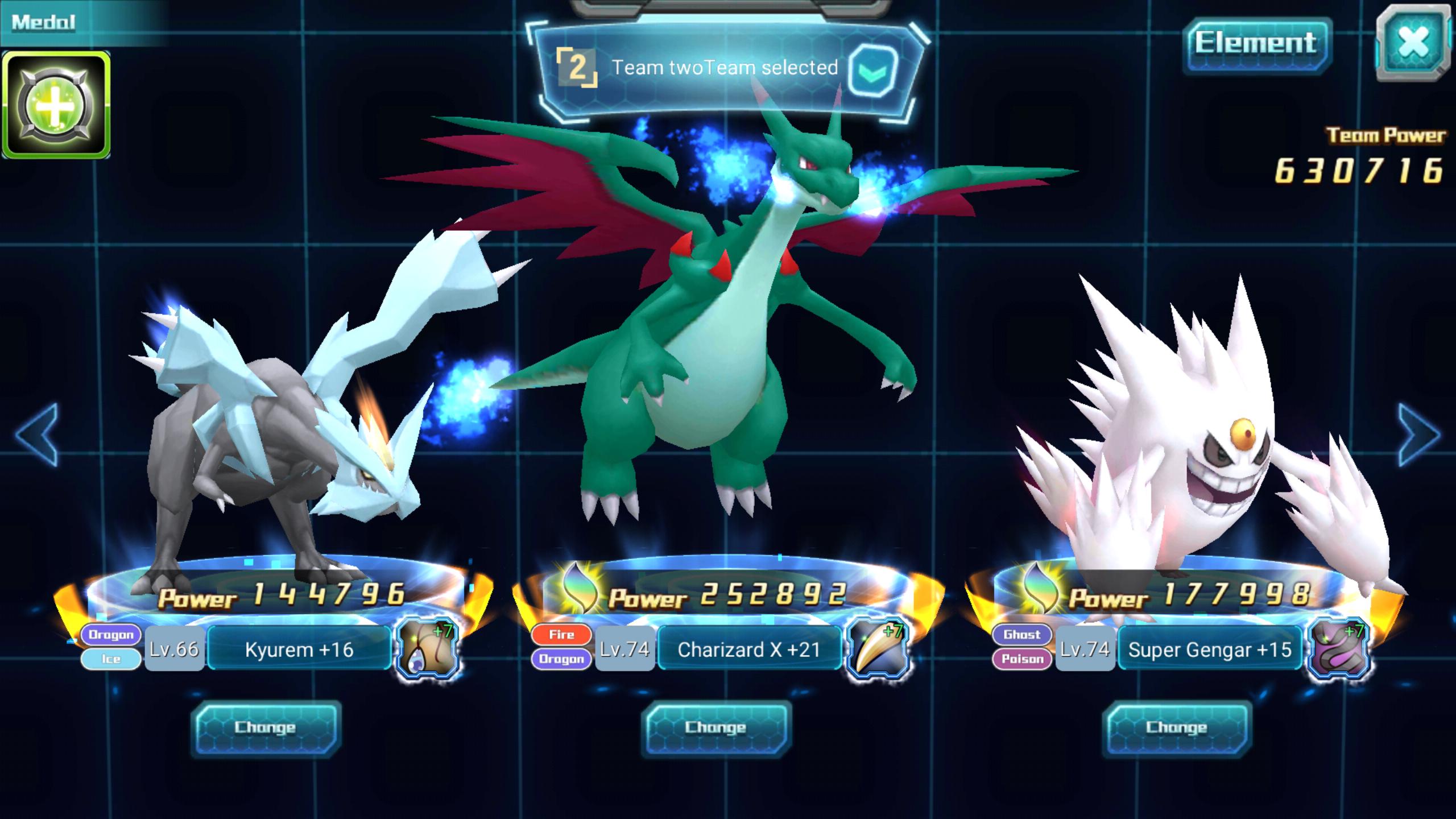
Task: Select the Charizard X +21 name field
Action: point(750,648)
